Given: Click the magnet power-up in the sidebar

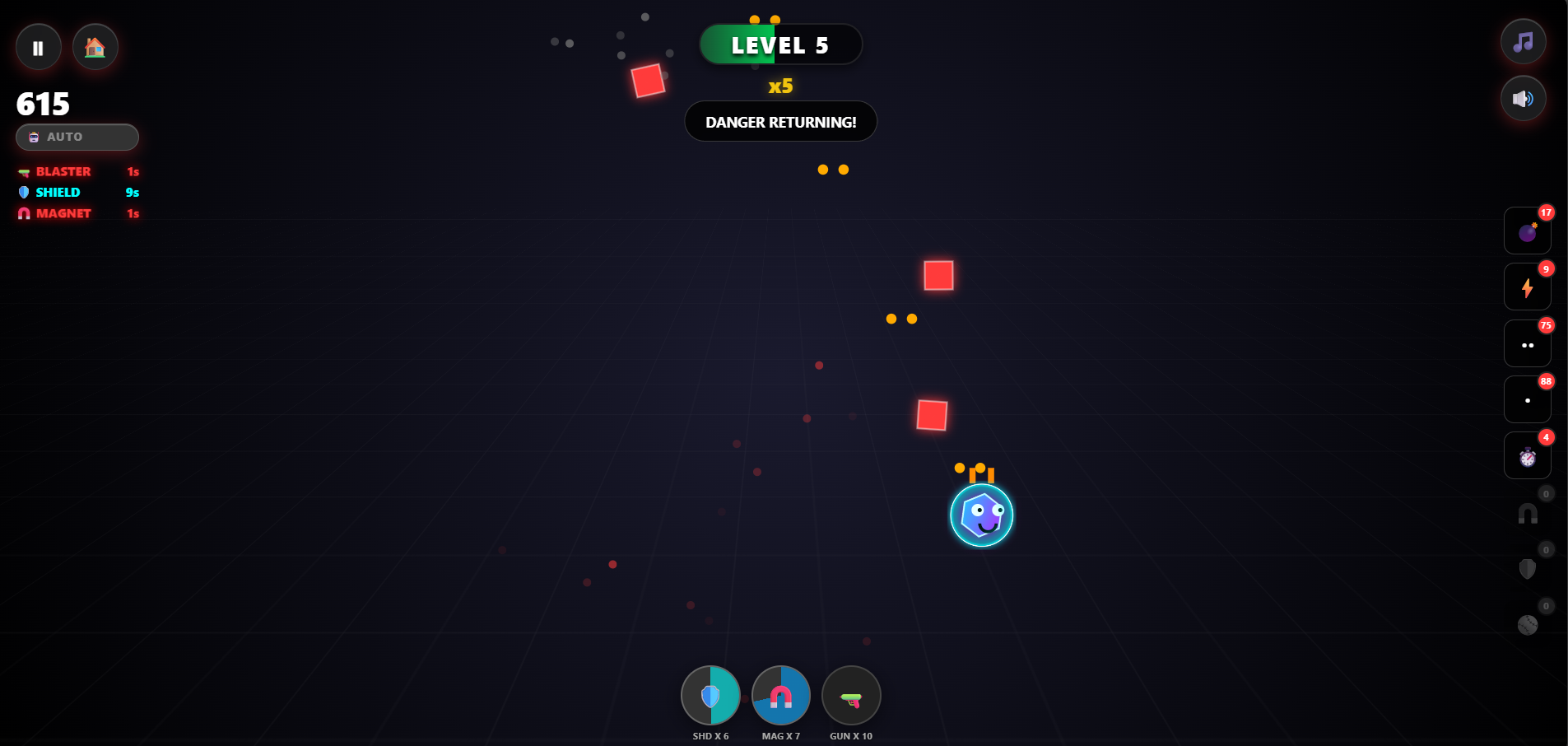Looking at the screenshot, I should (1527, 513).
